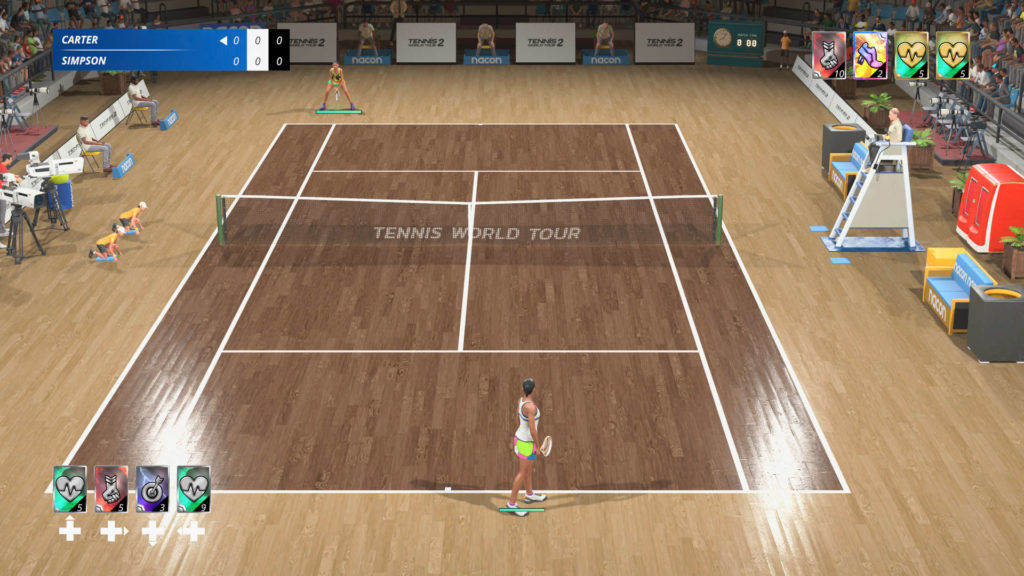This screenshot has height=576, width=1024.
Task: Activate the red fist card numbered 5
Action: click(111, 489)
